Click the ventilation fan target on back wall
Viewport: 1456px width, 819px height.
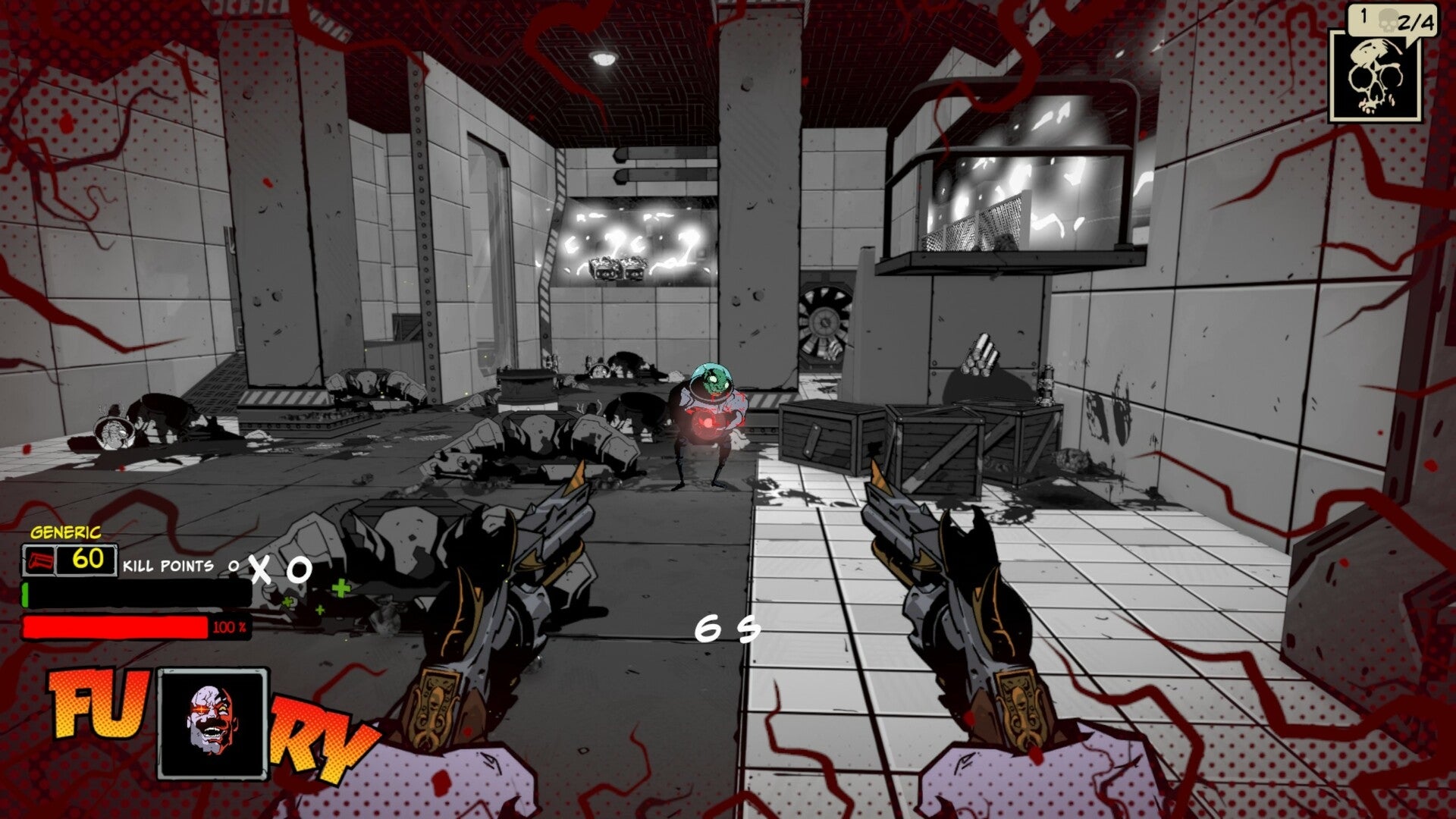click(827, 318)
